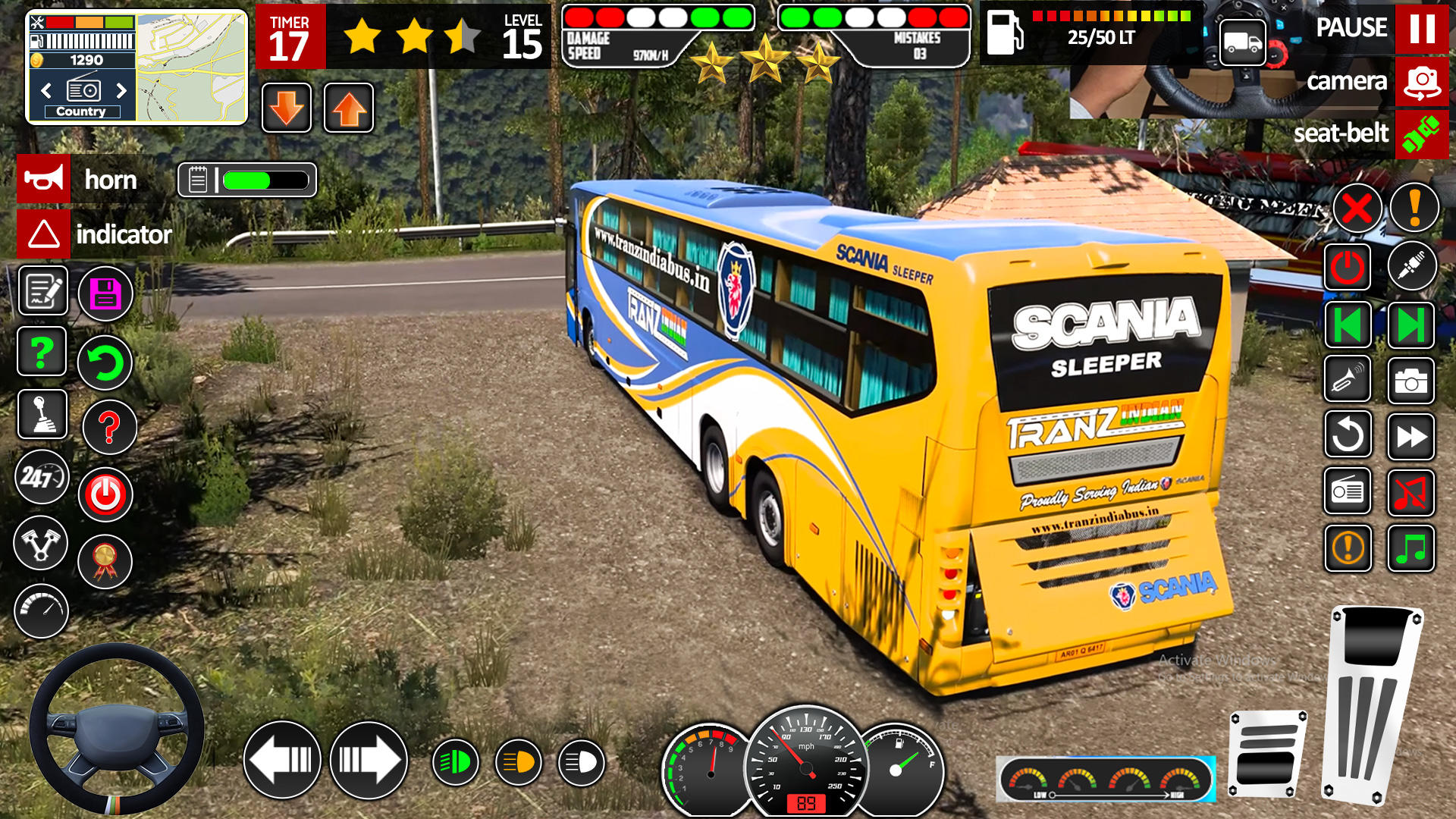Sound the horn button
The height and width of the screenshot is (819, 1456).
click(x=44, y=180)
